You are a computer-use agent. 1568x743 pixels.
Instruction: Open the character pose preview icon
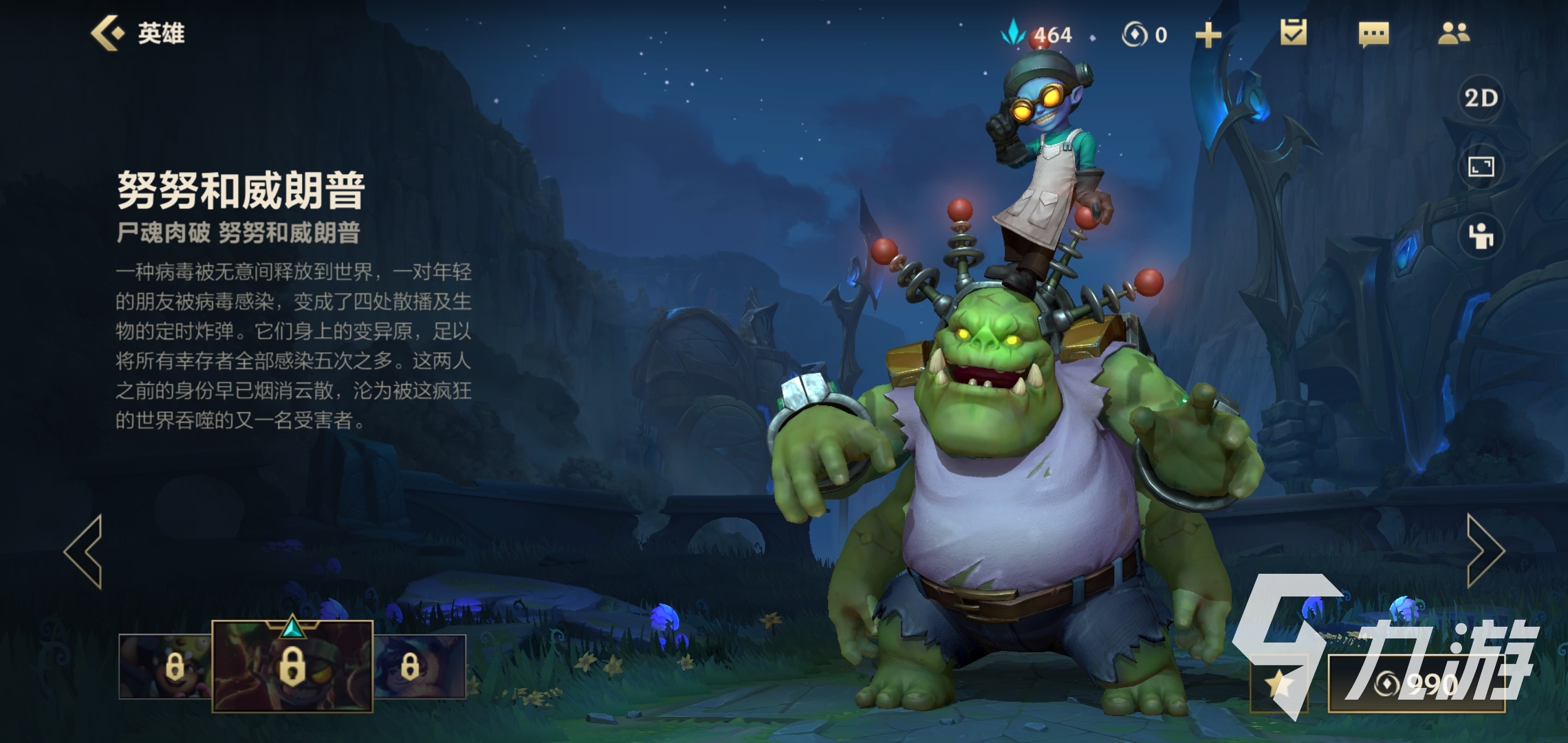click(1481, 236)
